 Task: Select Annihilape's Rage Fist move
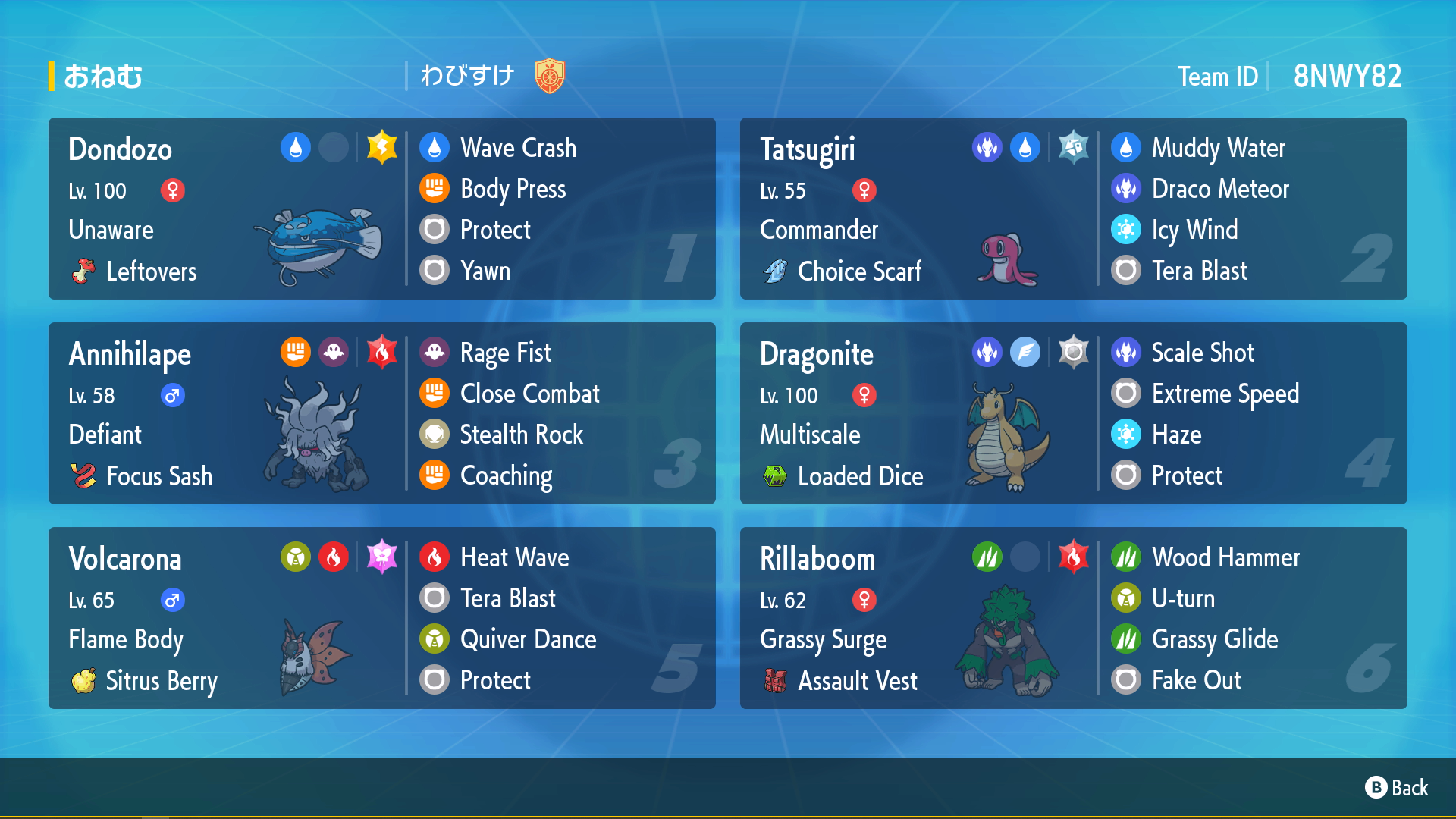tap(505, 353)
